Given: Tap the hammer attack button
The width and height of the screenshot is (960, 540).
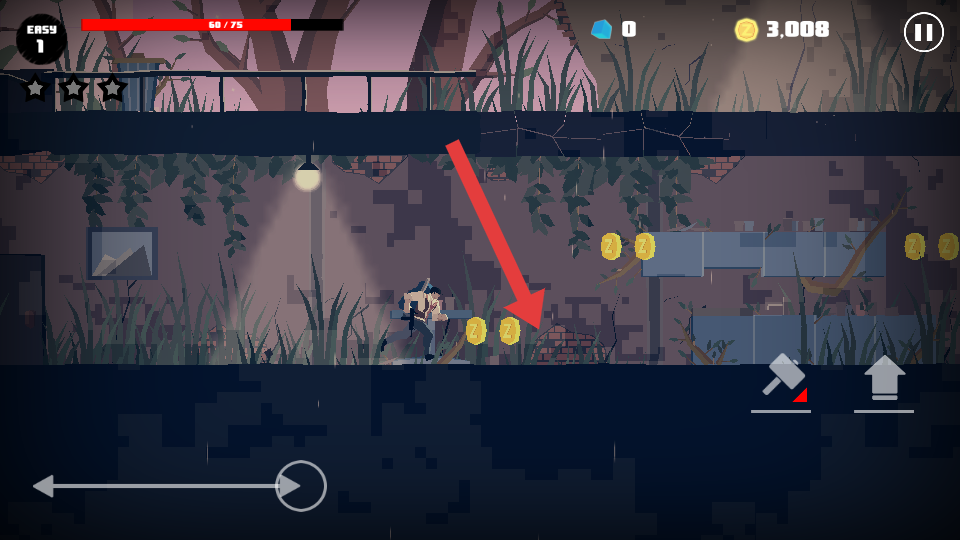Looking at the screenshot, I should point(781,380).
